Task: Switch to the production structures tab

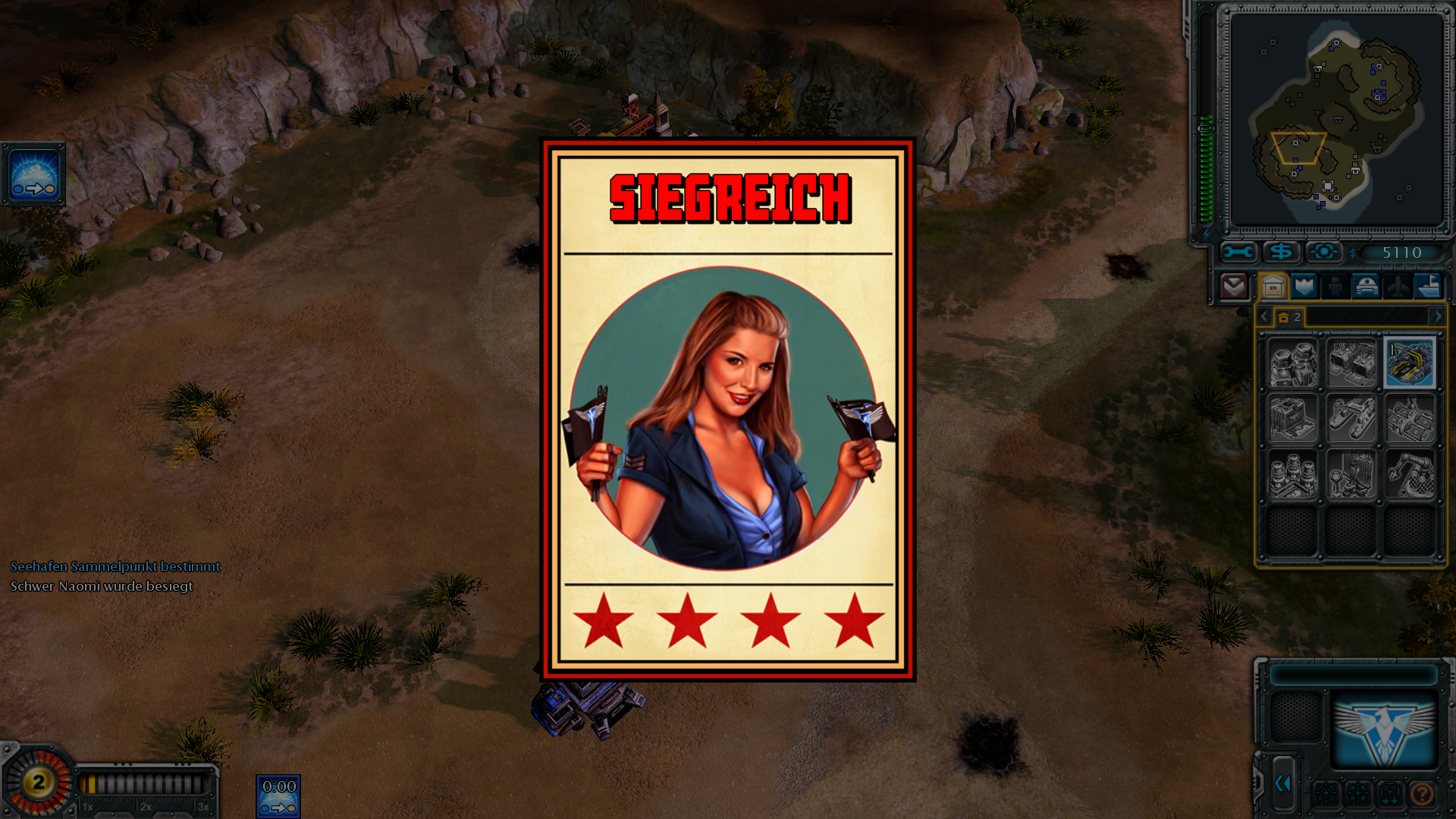Action: point(1273,287)
